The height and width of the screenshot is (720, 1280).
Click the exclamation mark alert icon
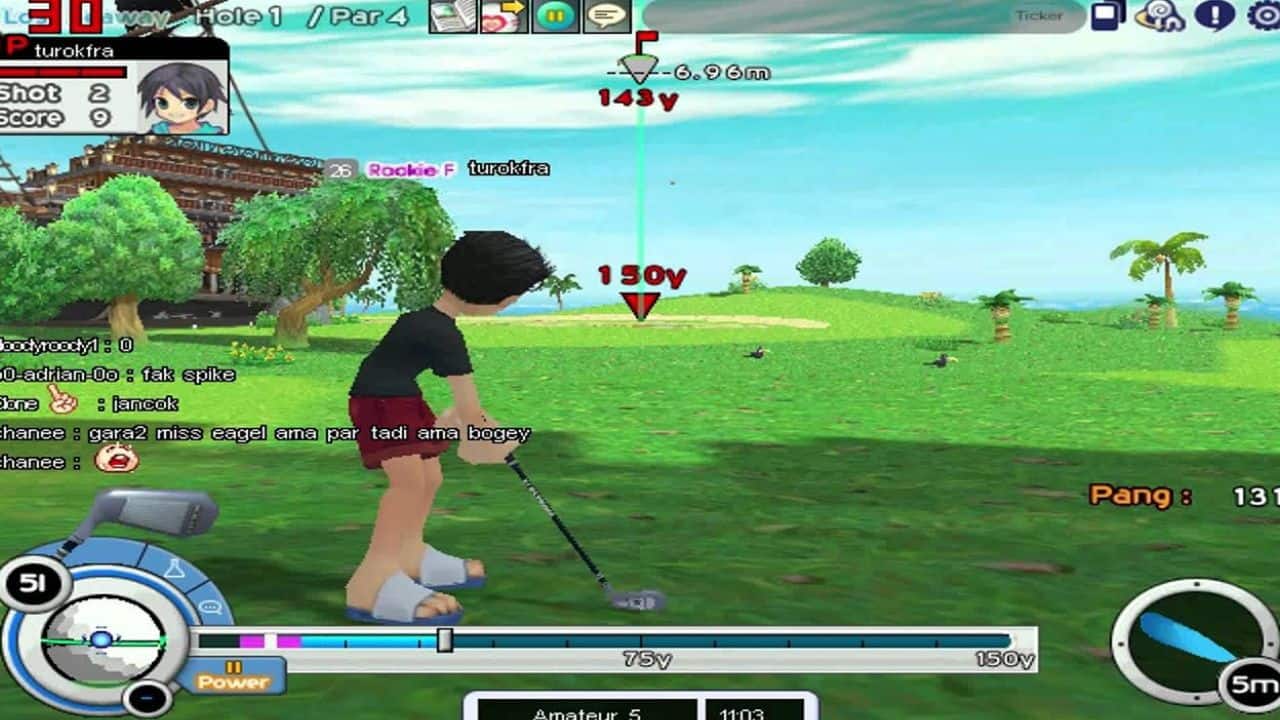(1215, 15)
